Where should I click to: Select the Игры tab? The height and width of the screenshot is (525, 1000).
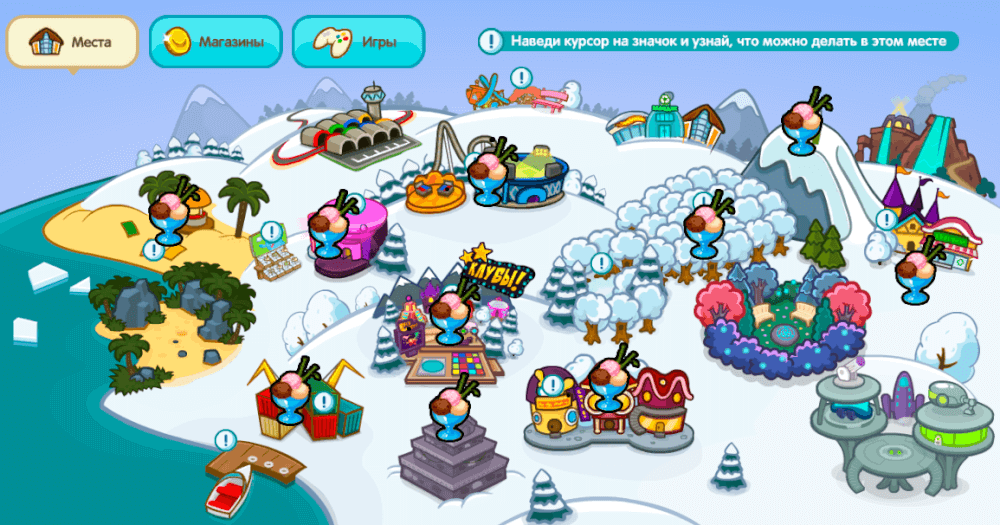[358, 42]
